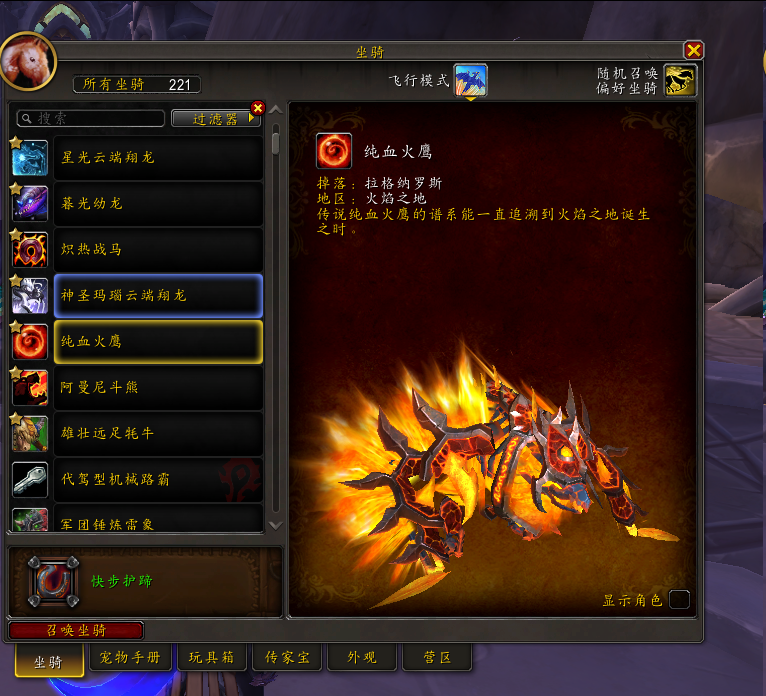Toggle the 飞行模式 icon
Image resolution: width=766 pixels, height=696 pixels.
(x=471, y=81)
